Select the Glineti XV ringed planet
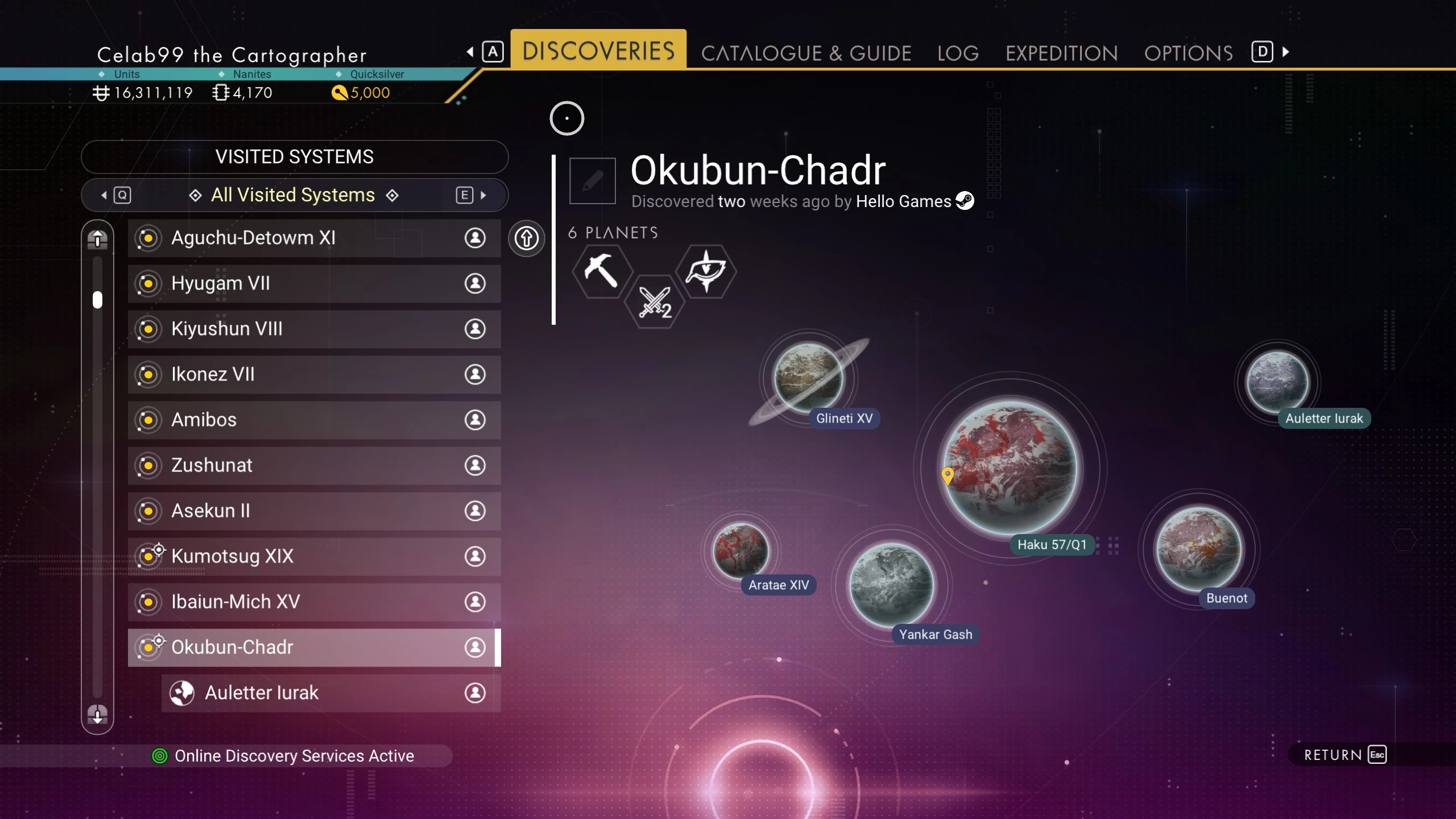Image resolution: width=1456 pixels, height=819 pixels. pyautogui.click(x=808, y=377)
